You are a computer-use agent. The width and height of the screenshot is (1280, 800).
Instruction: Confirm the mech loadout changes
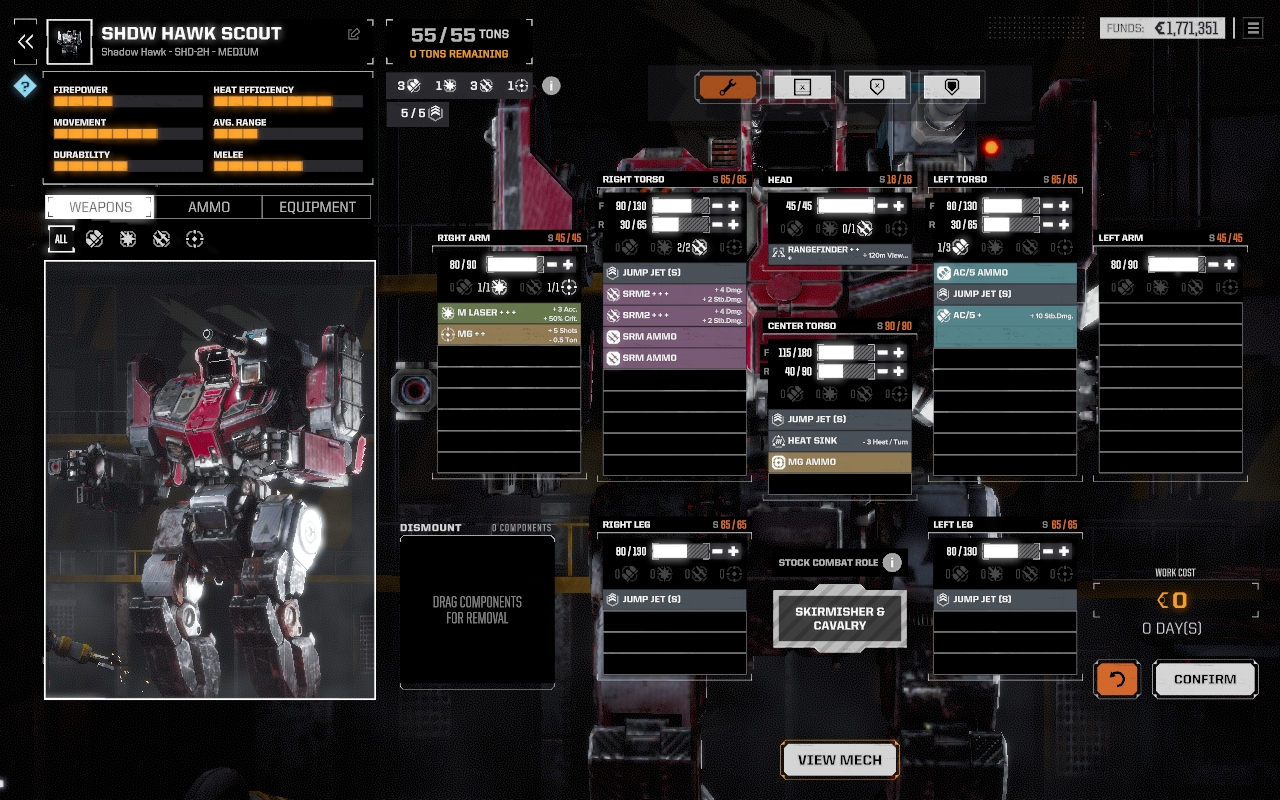tap(1205, 679)
